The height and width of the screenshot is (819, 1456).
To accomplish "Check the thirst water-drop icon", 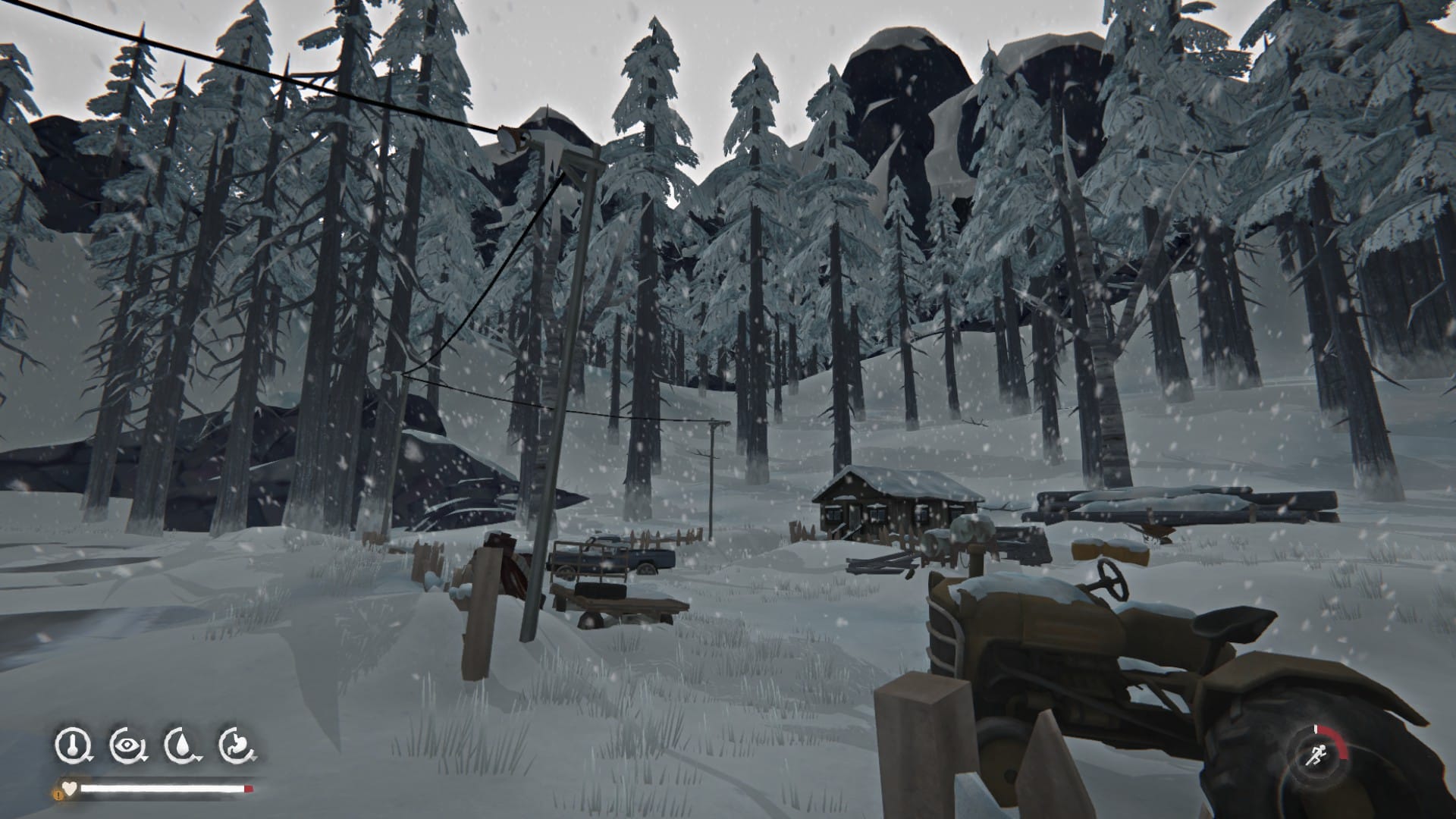I will click(x=180, y=746).
